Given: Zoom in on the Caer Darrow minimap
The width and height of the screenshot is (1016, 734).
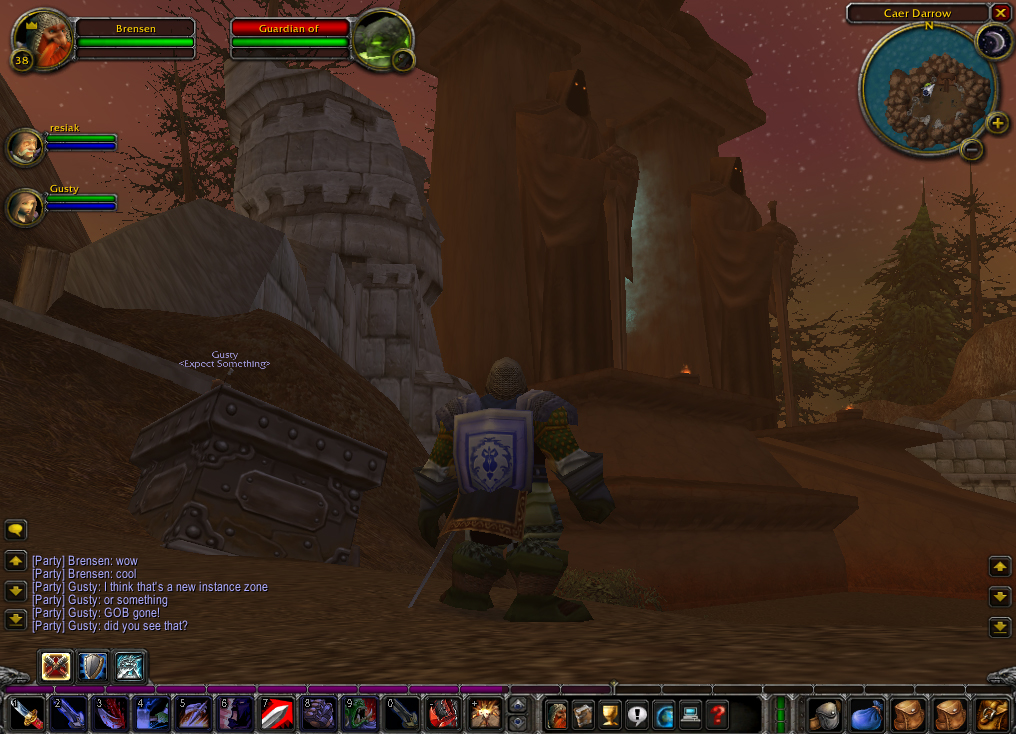Looking at the screenshot, I should click(x=997, y=123).
